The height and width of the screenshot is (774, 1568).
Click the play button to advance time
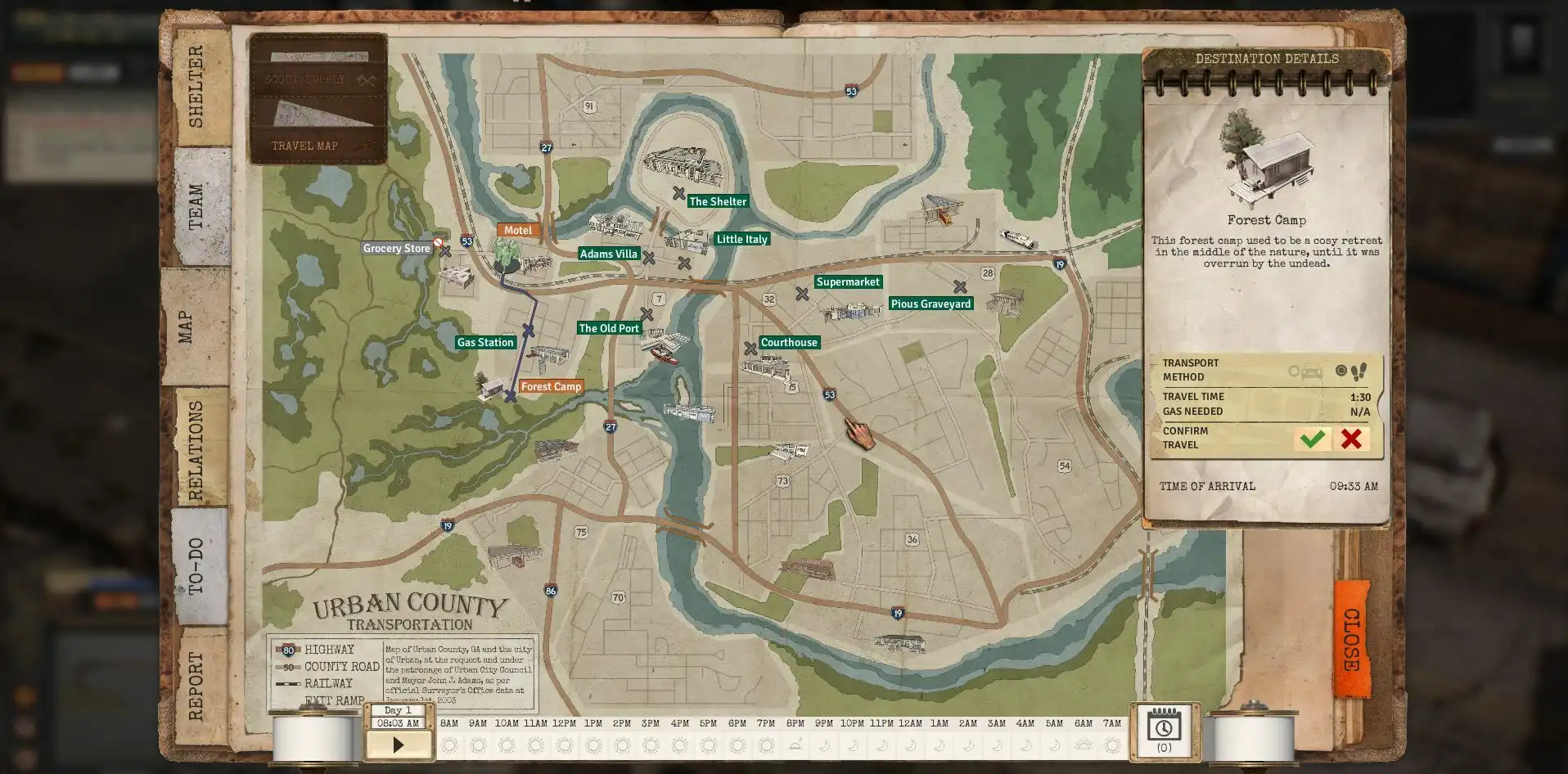399,745
